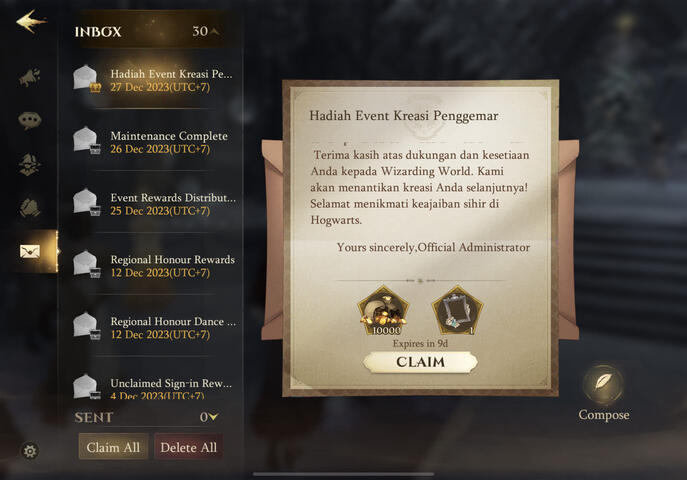Delete all inbox messages

pos(188,447)
